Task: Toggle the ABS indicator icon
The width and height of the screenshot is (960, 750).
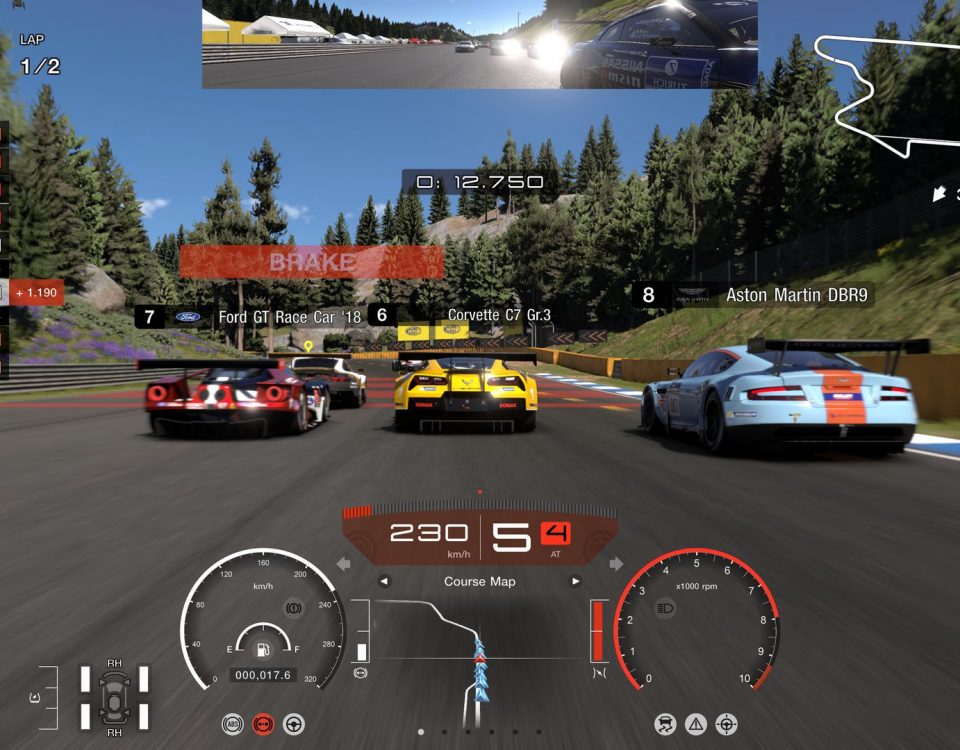Action: [232, 724]
